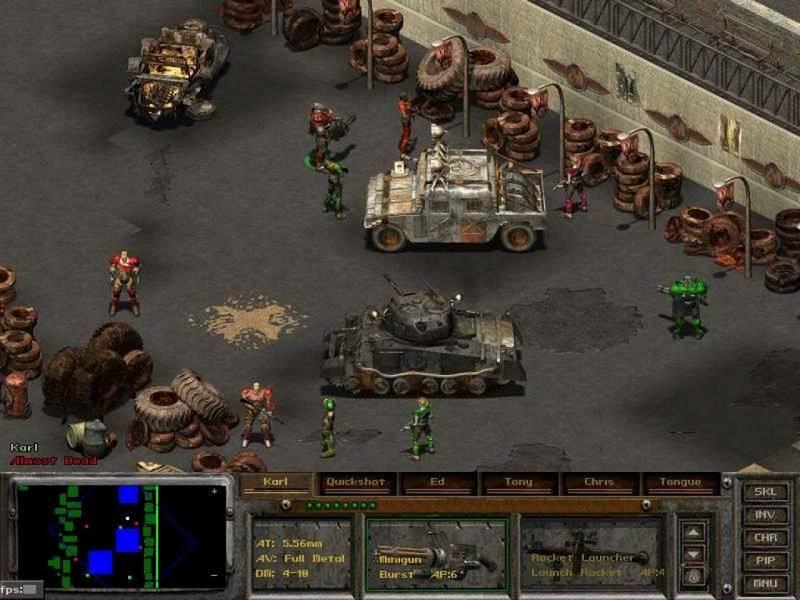Open the MNU game menu
Viewport: 800px width, 600px height.
(x=765, y=584)
